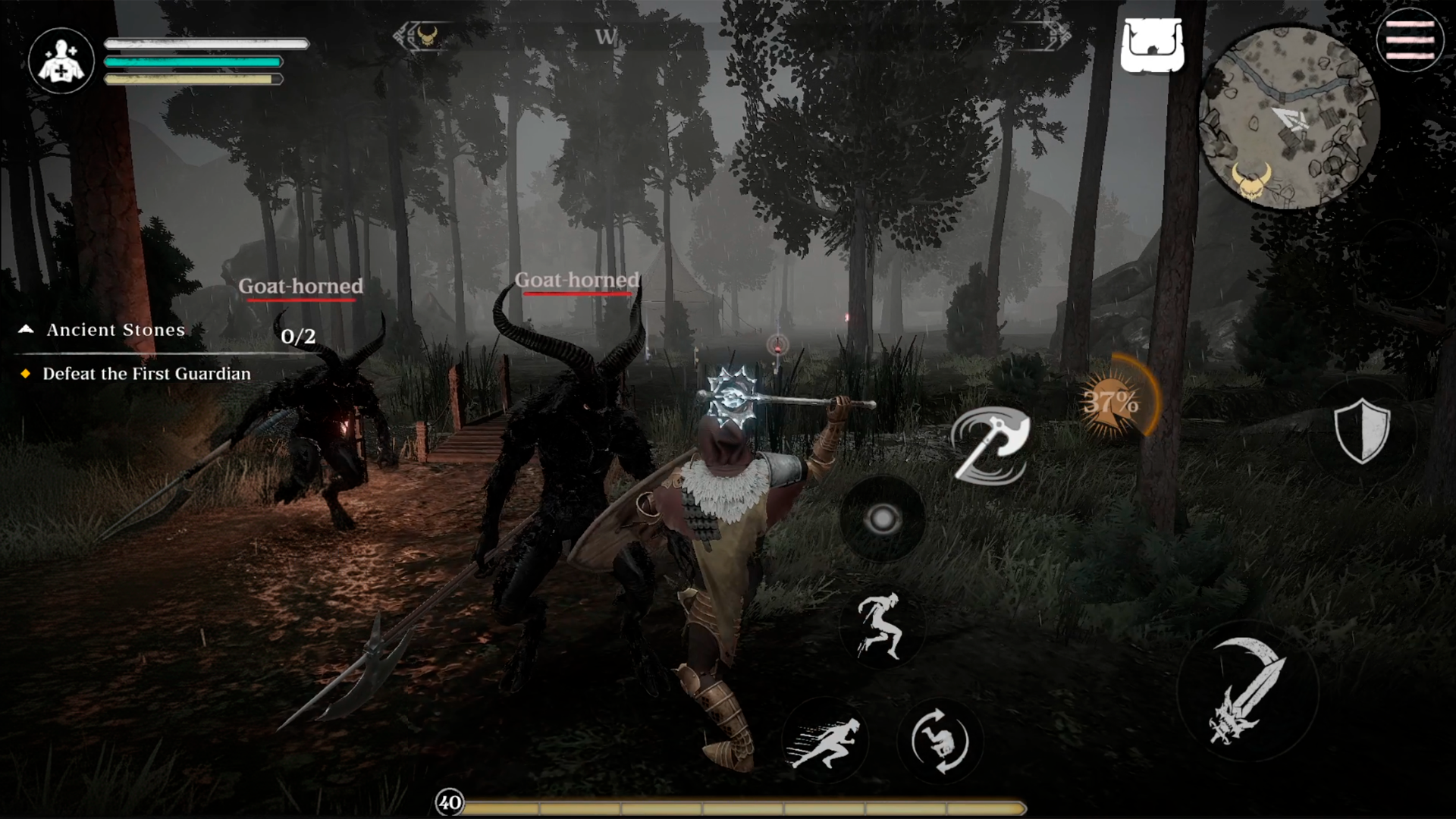Tap the circular arrows swap button
The width and height of the screenshot is (1456, 819).
point(940,741)
